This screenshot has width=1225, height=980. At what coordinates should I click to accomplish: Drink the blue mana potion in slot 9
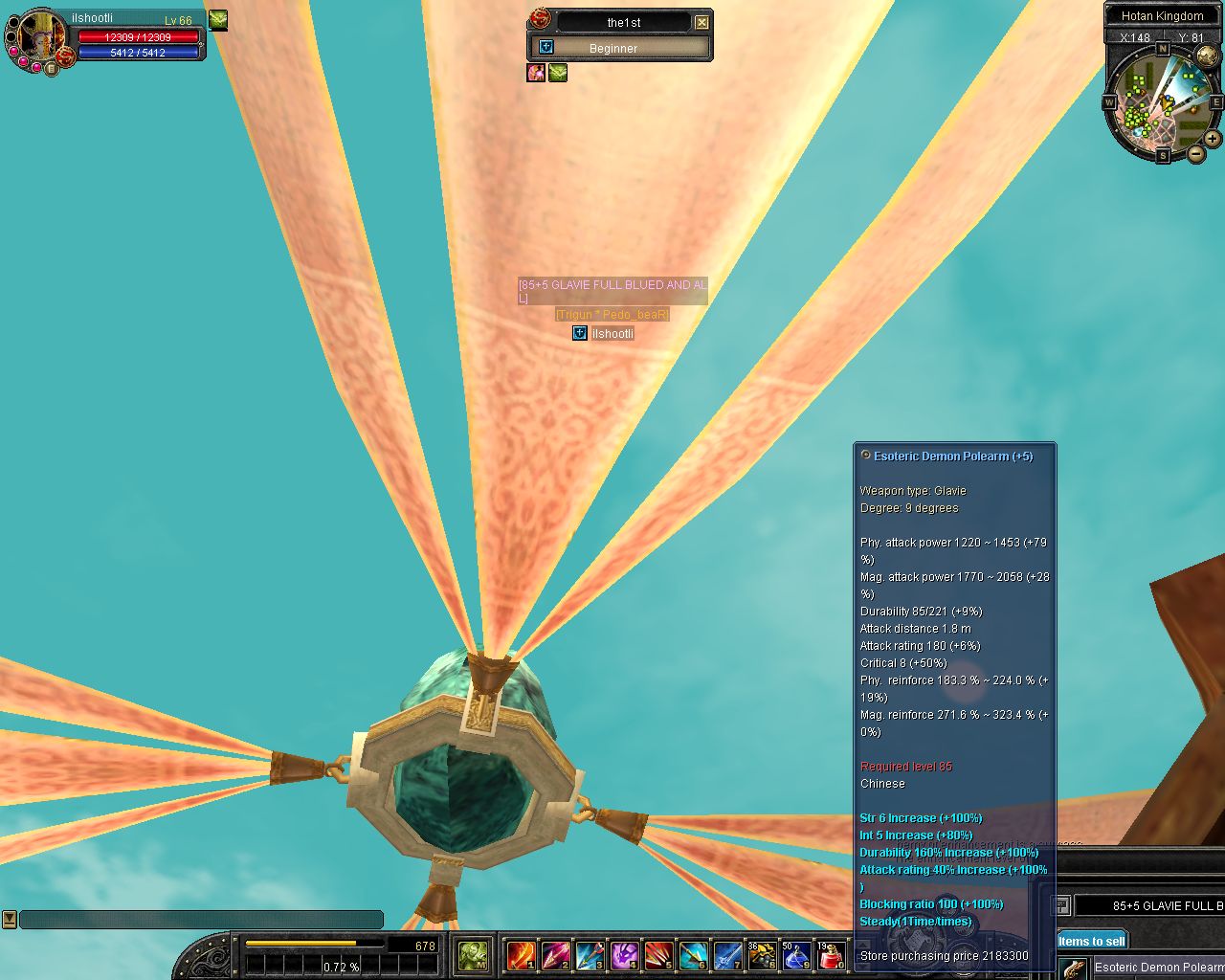[x=796, y=955]
